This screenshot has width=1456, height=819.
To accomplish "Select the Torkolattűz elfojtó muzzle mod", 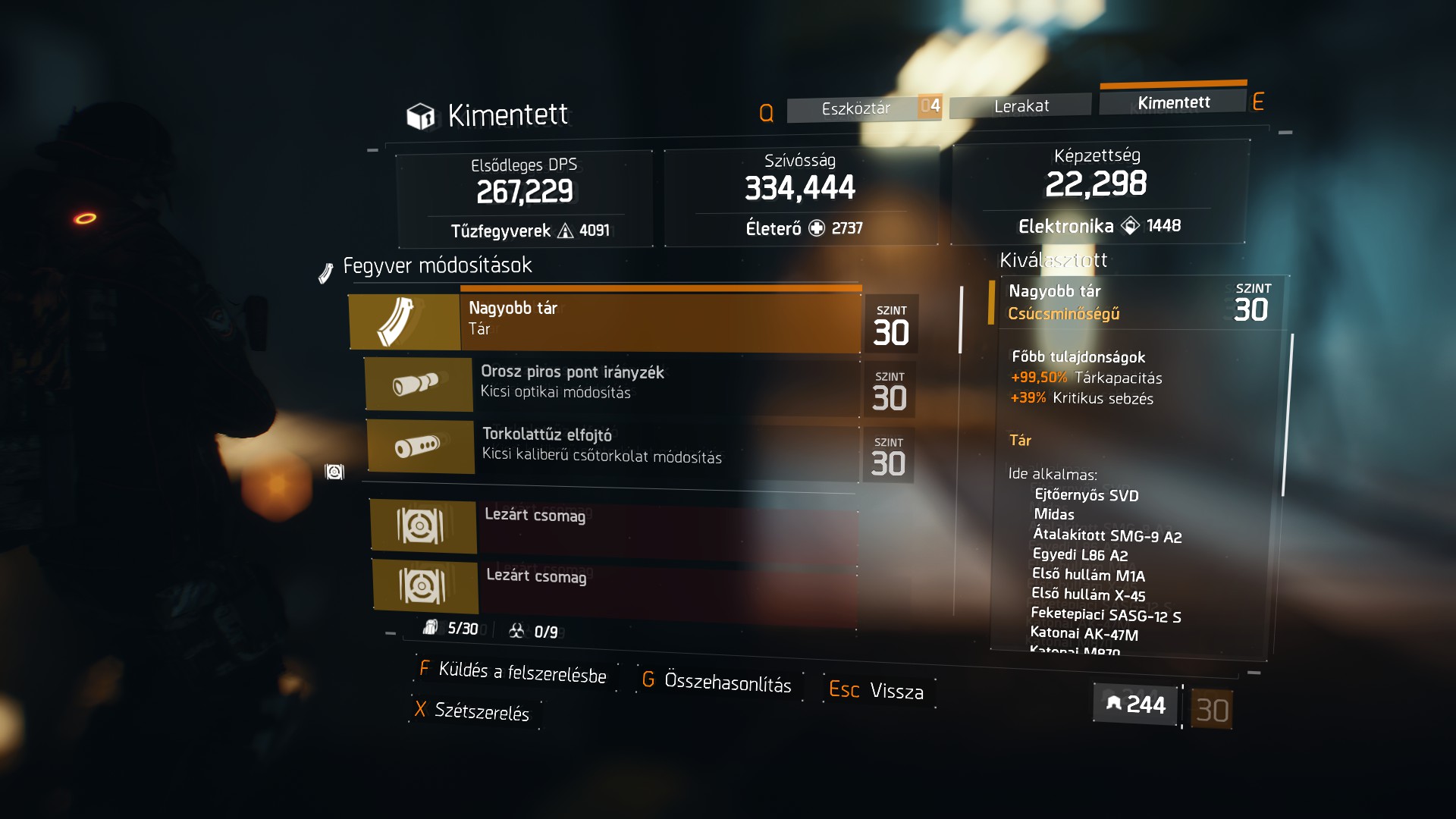I will click(x=613, y=447).
